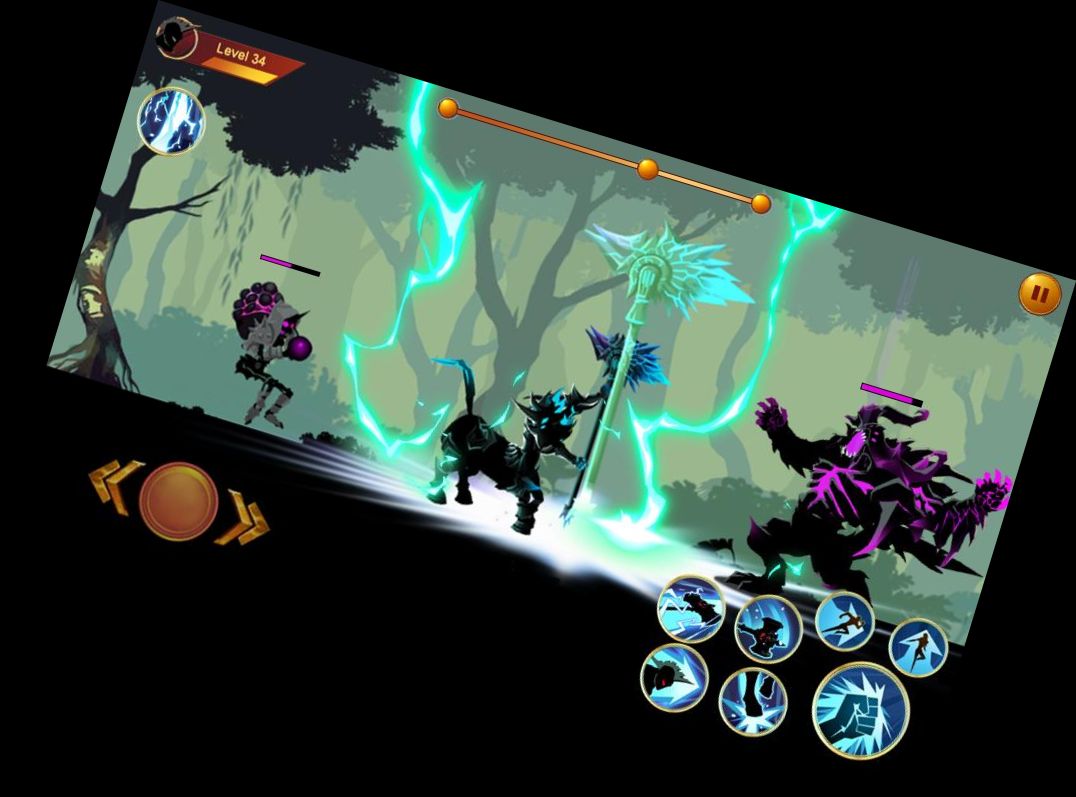1076x797 pixels.
Task: Activate the spiky beast head charge skill
Action: 674,677
